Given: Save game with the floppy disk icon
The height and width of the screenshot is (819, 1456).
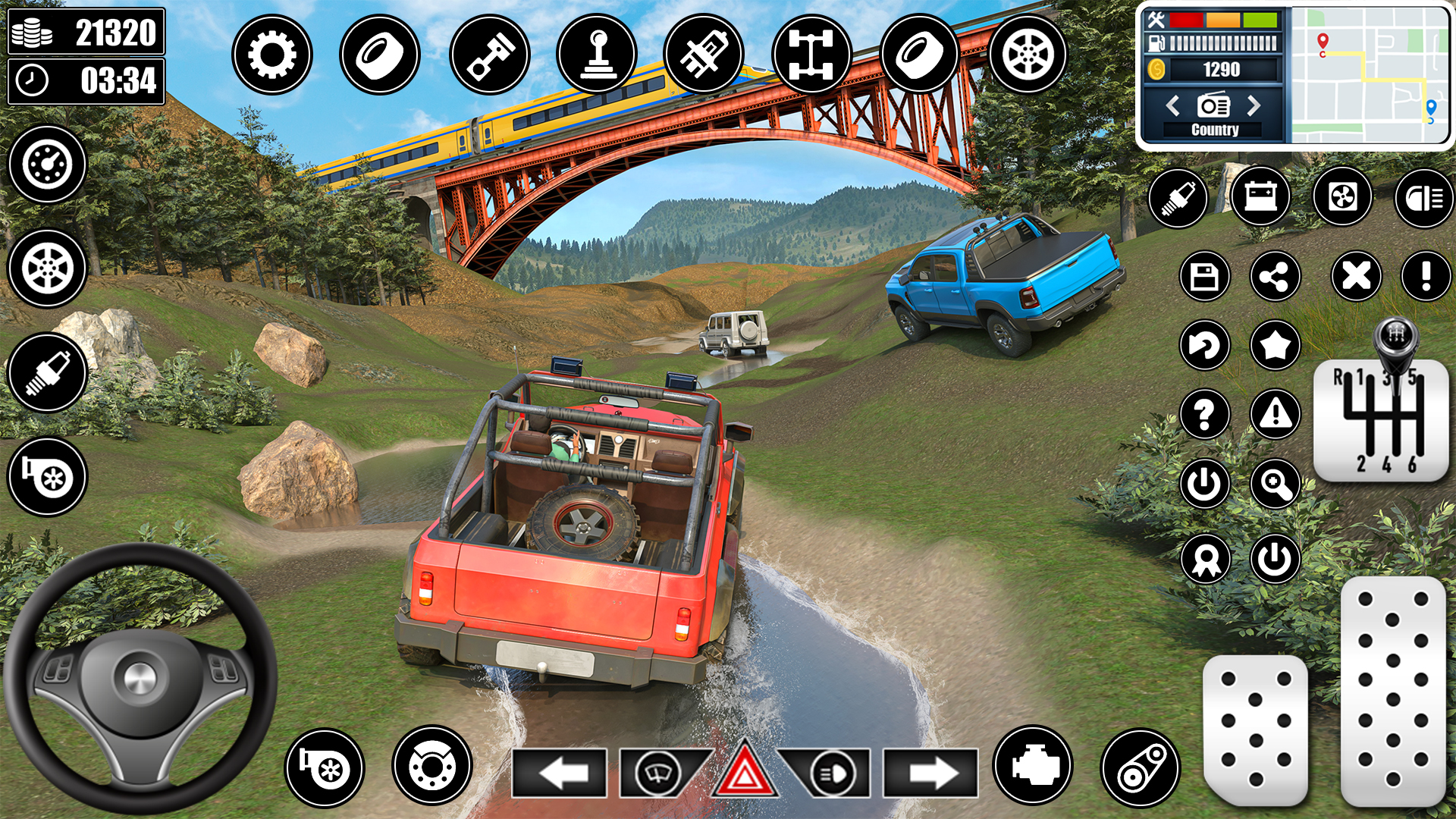Looking at the screenshot, I should pyautogui.click(x=1204, y=276).
